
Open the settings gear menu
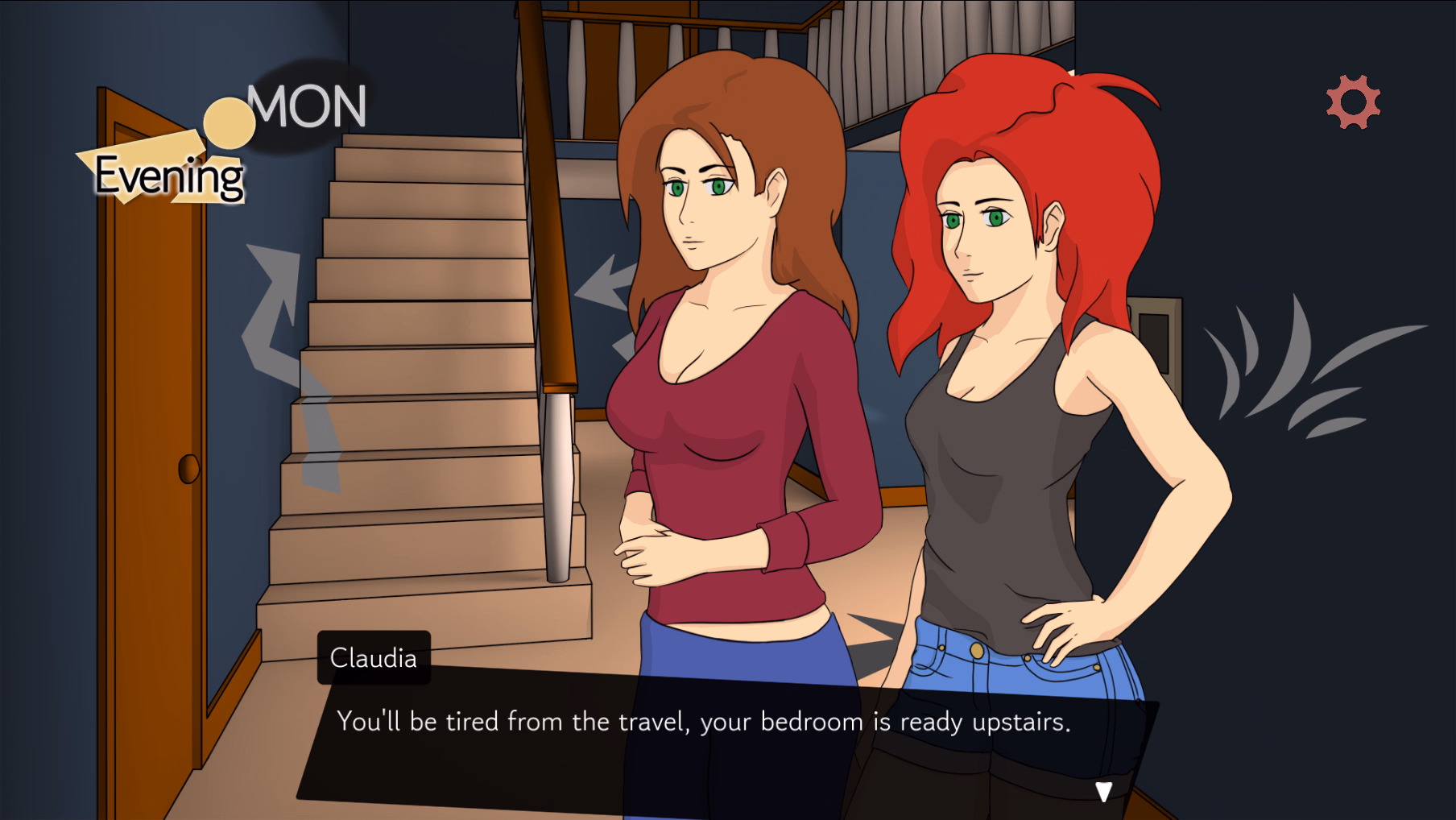click(x=1352, y=101)
